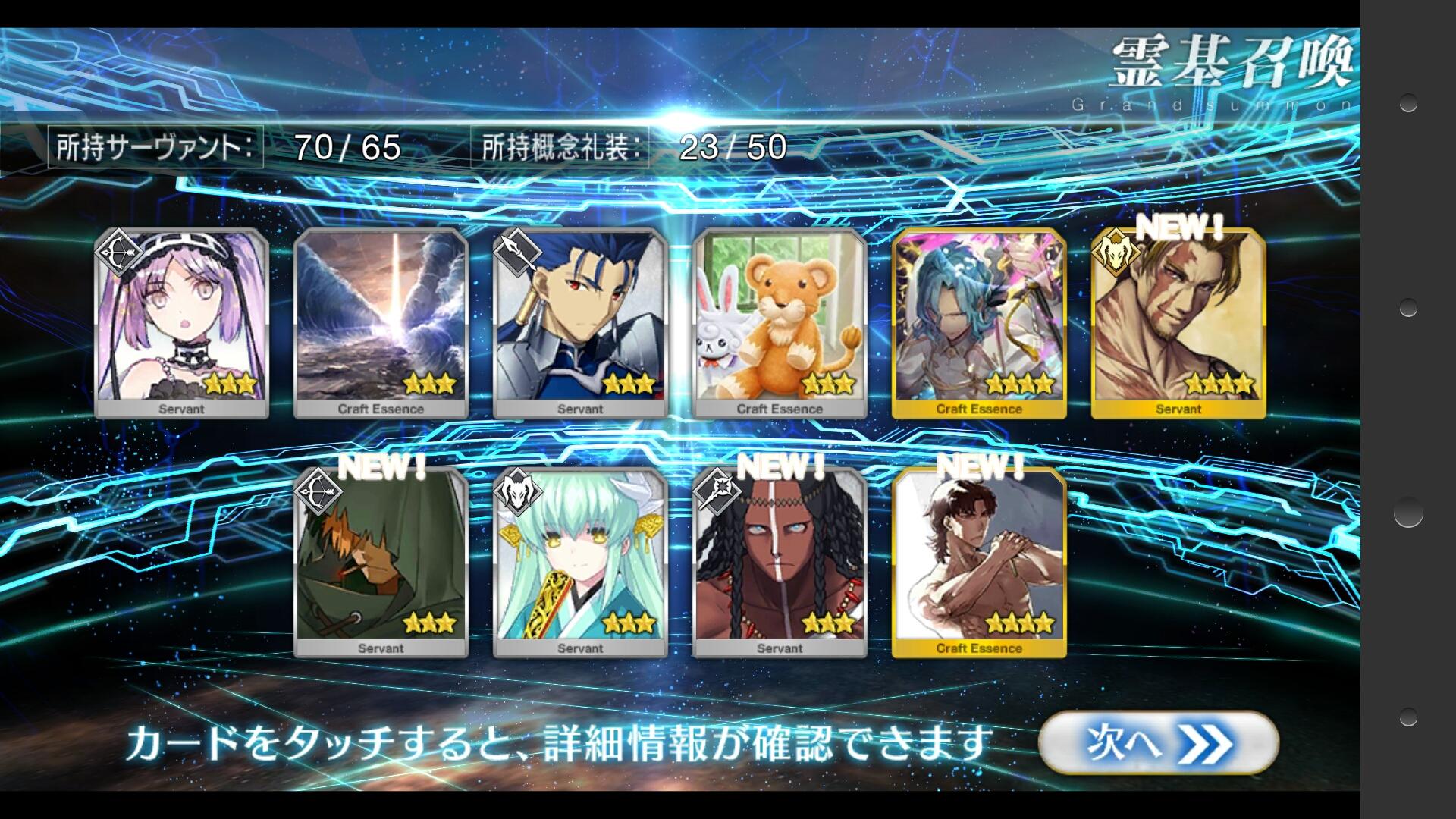Screen dimensions: 1456x819
Task: Choose the blue-haired Lancer servant card
Action: coord(580,322)
